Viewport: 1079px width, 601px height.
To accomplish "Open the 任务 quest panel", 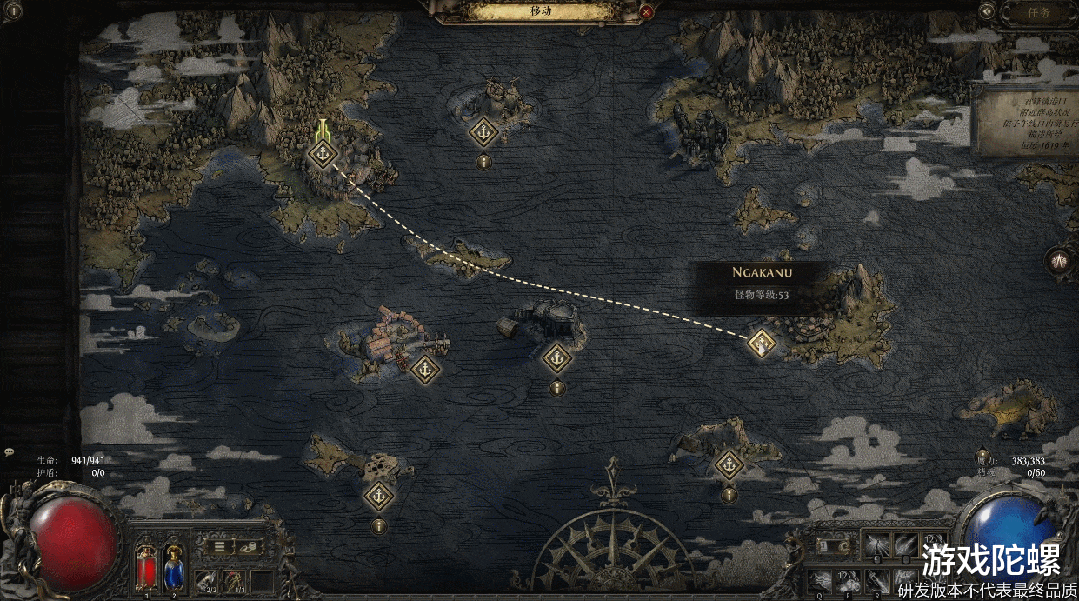I will [x=1039, y=12].
